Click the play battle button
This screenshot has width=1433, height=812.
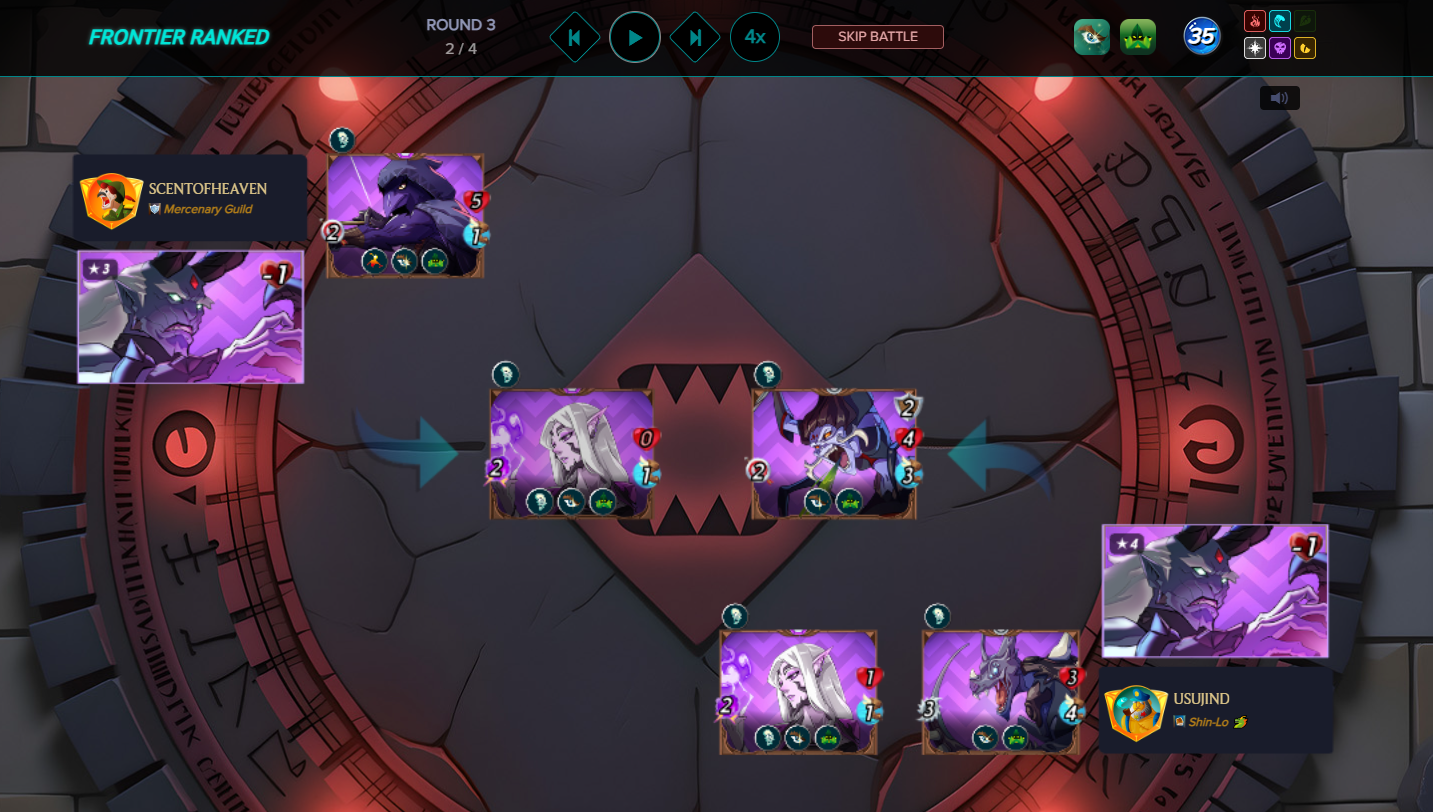click(x=634, y=38)
